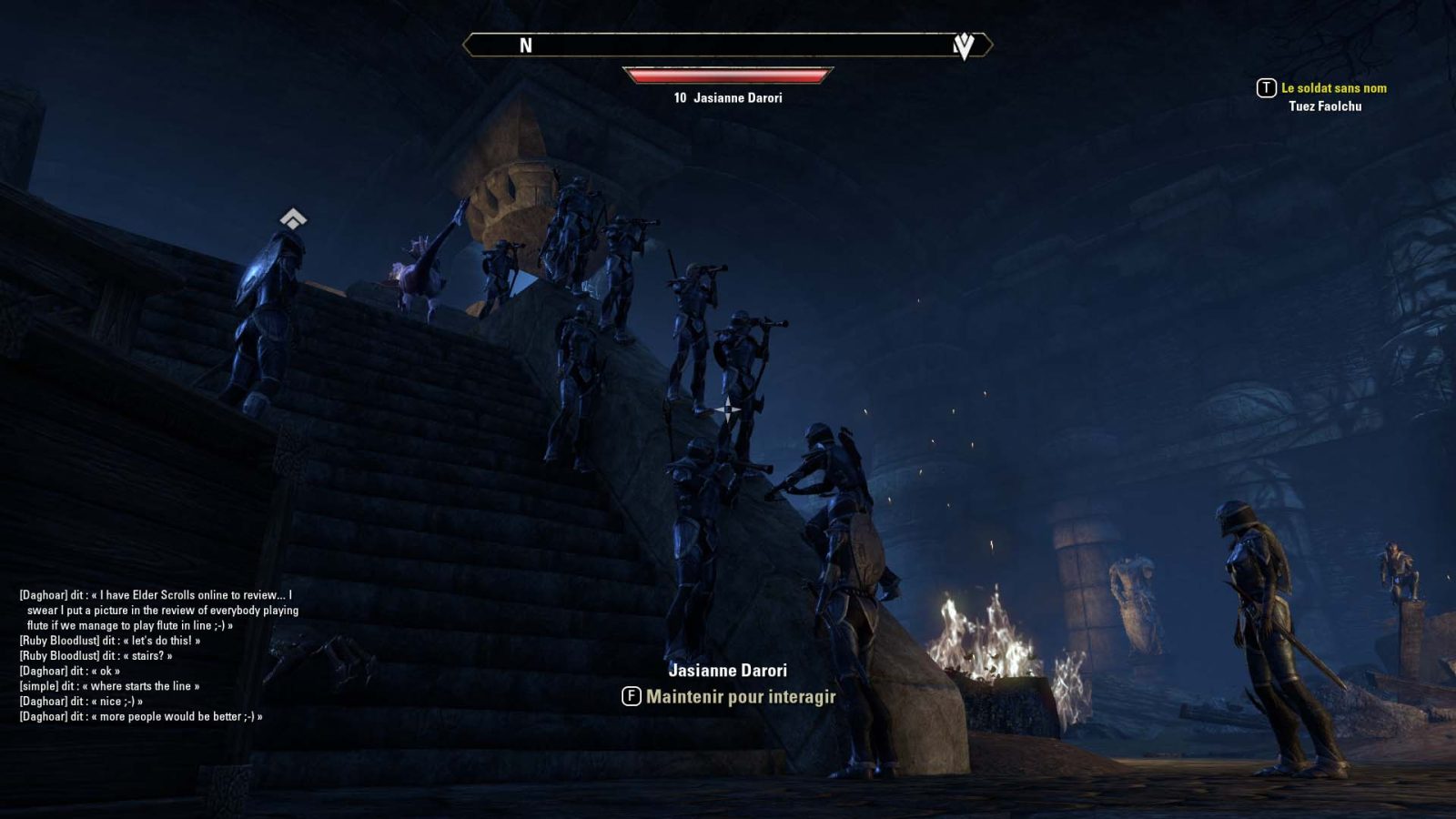Click the F key icon in the interact prompt
1456x819 pixels.
tap(630, 695)
